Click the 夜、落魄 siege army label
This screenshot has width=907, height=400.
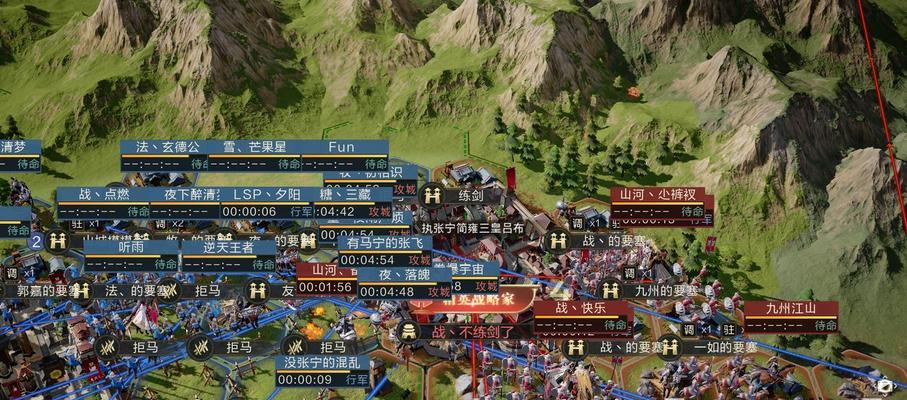click(400, 276)
